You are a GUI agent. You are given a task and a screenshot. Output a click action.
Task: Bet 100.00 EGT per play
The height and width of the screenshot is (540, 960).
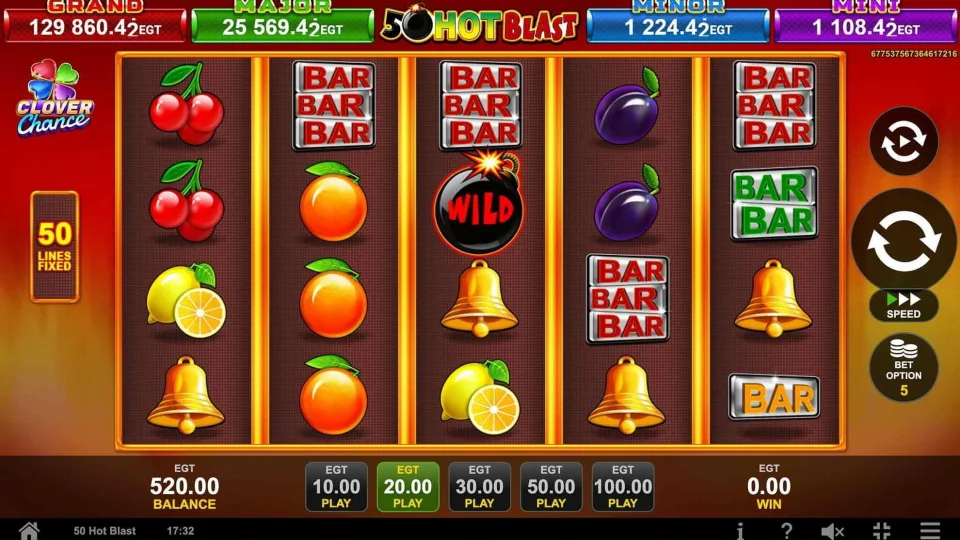[623, 487]
